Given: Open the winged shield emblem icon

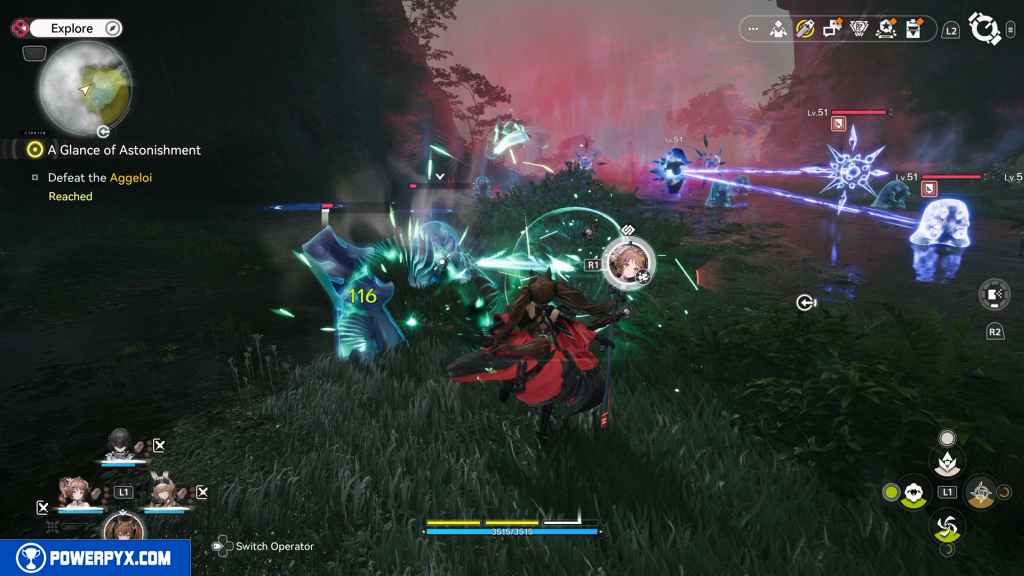Looking at the screenshot, I should (x=858, y=29).
